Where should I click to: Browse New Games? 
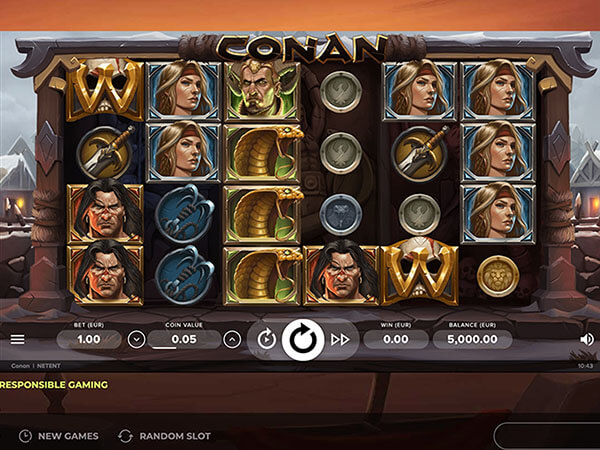59,436
